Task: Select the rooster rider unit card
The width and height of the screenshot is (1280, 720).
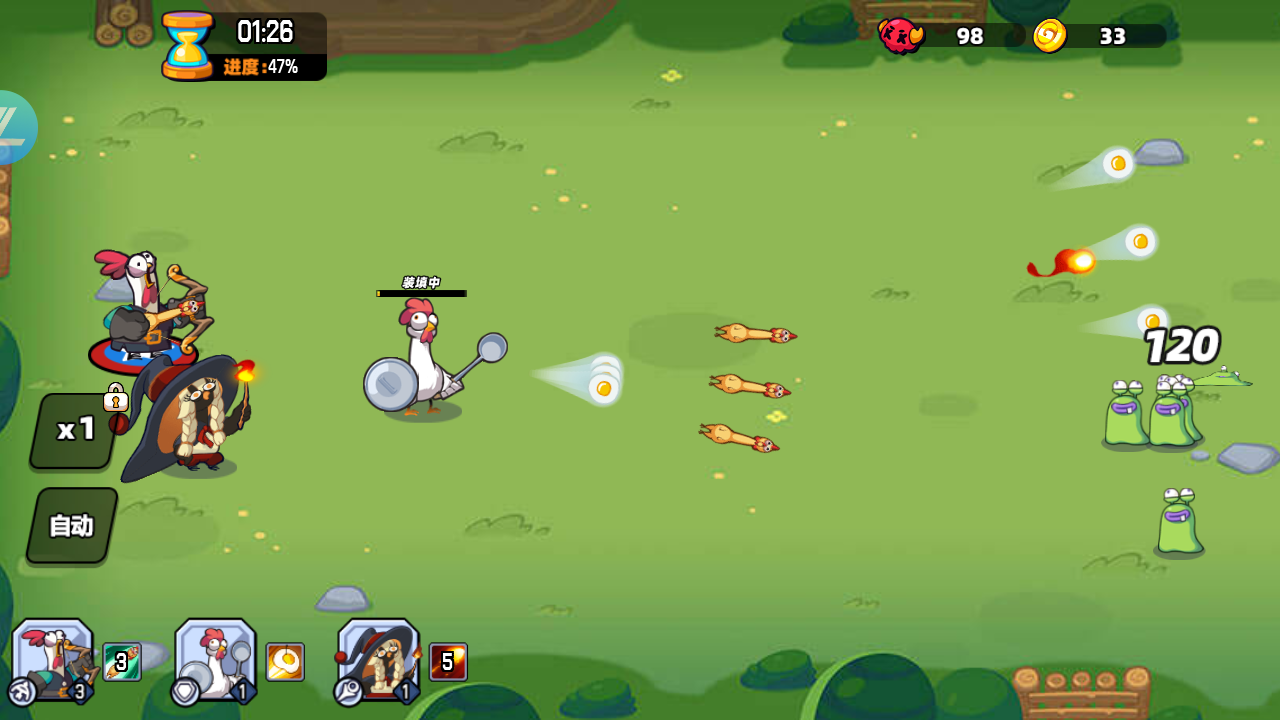Action: [x=52, y=660]
